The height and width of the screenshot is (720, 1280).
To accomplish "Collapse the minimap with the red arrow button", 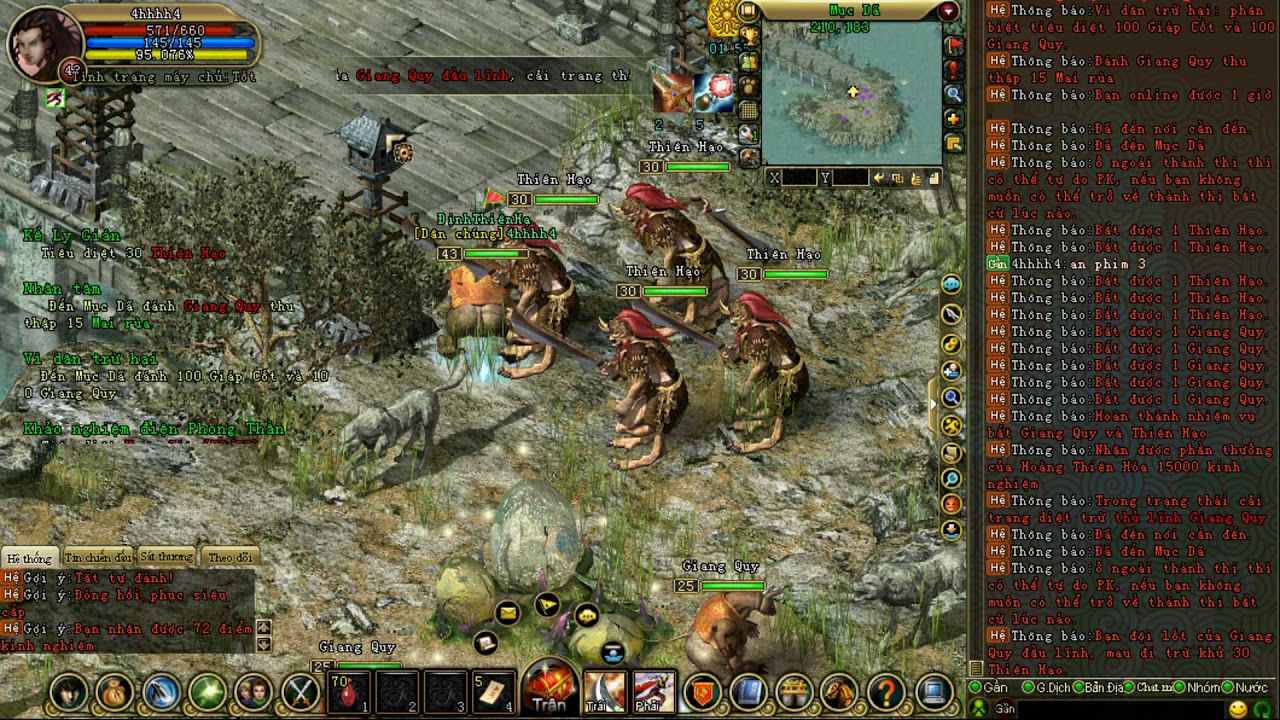I will [x=948, y=11].
